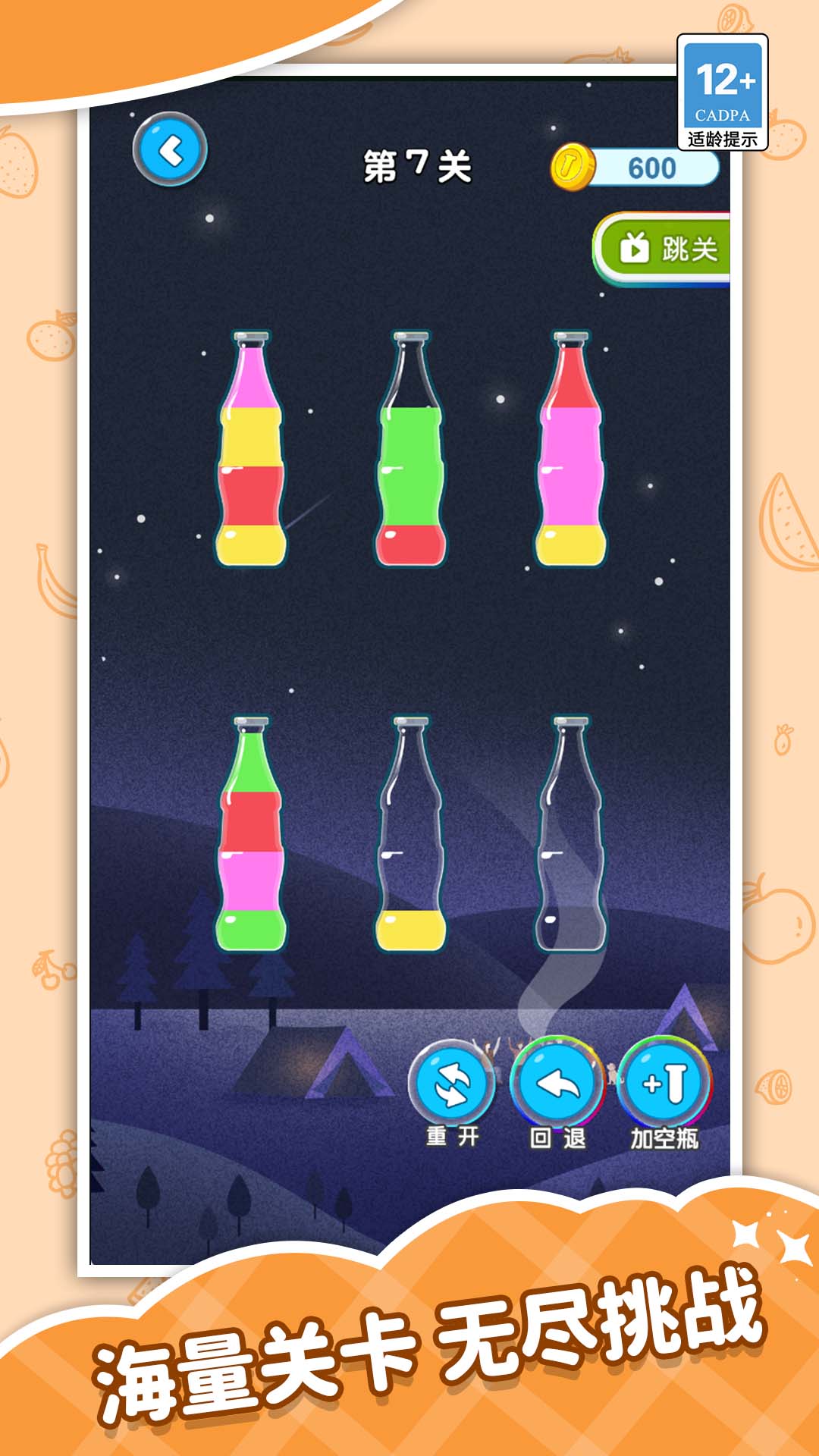Pick the bottle with red top above pink
The image size is (819, 1456).
click(x=571, y=450)
